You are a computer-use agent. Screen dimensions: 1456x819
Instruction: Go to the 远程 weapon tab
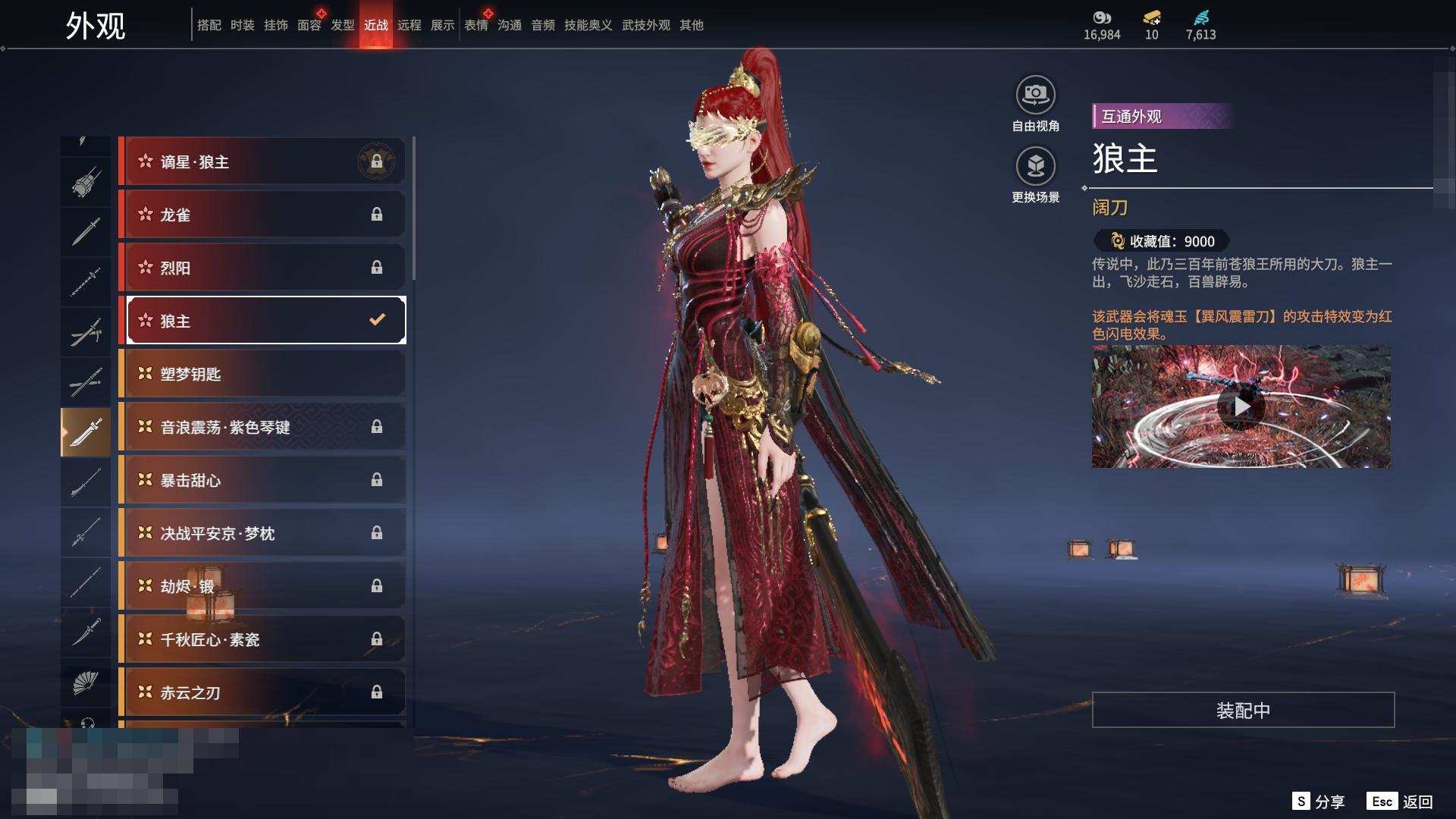pos(409,25)
